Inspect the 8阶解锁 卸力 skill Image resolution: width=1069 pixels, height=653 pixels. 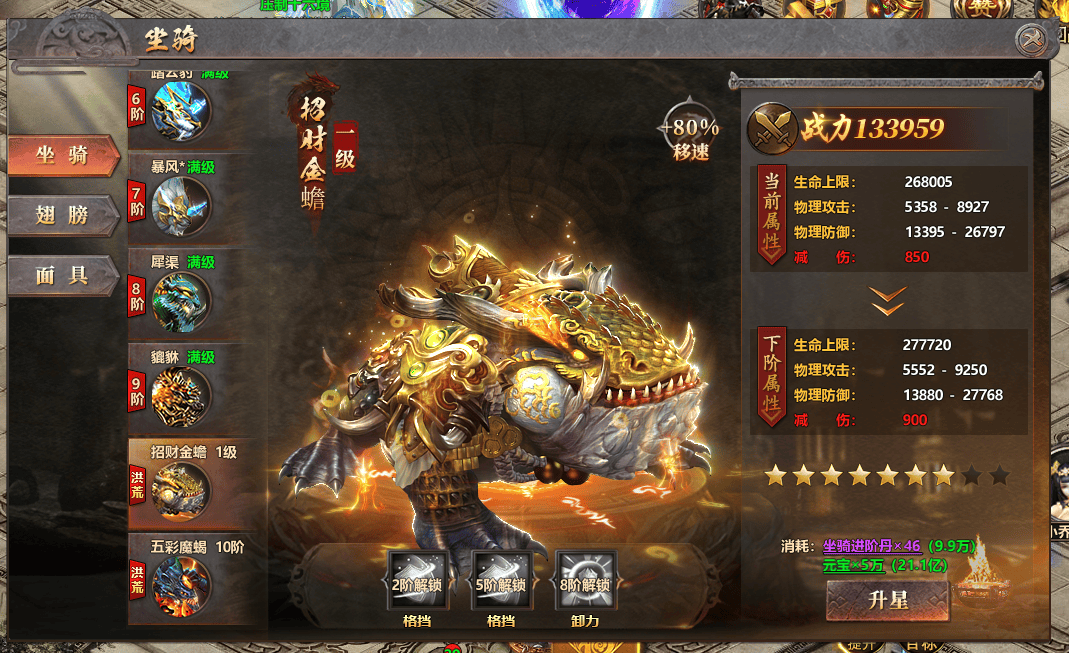coord(585,581)
